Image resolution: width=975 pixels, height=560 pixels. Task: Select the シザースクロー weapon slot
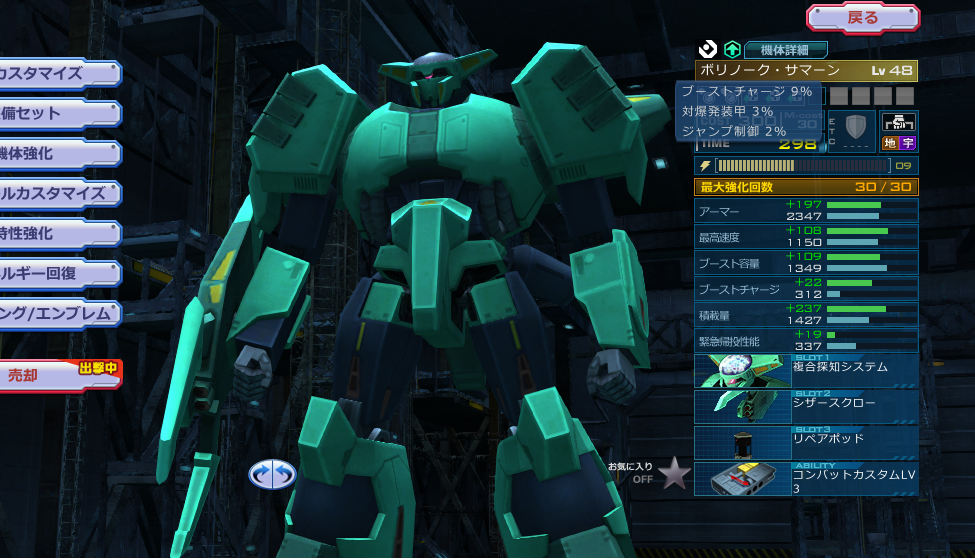[x=806, y=406]
